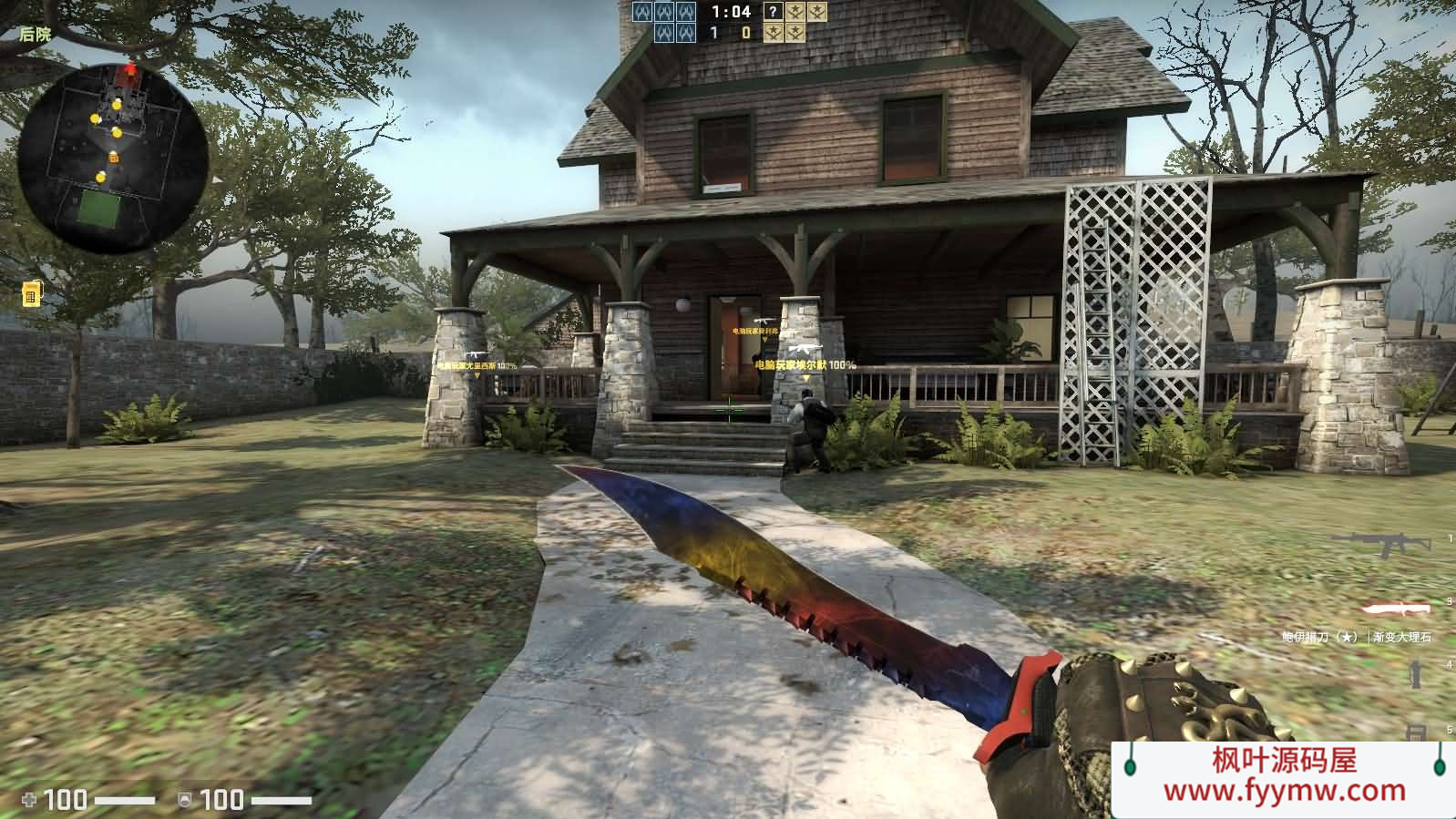Click the question-mark player avatar on scoreboard
The image size is (1456, 819).
[772, 12]
